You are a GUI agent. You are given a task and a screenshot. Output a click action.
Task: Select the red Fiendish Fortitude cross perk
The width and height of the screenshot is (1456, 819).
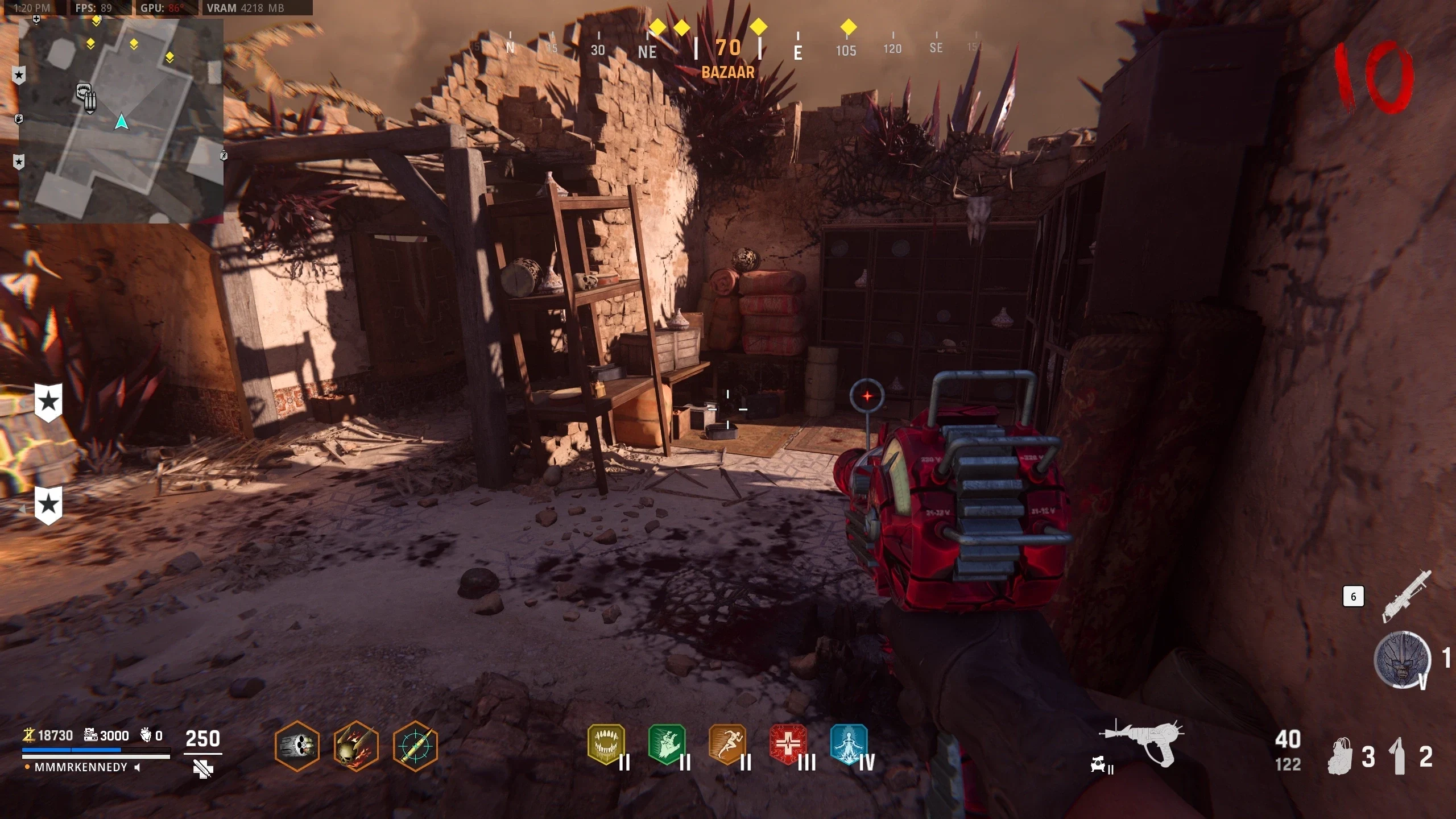[x=788, y=744]
